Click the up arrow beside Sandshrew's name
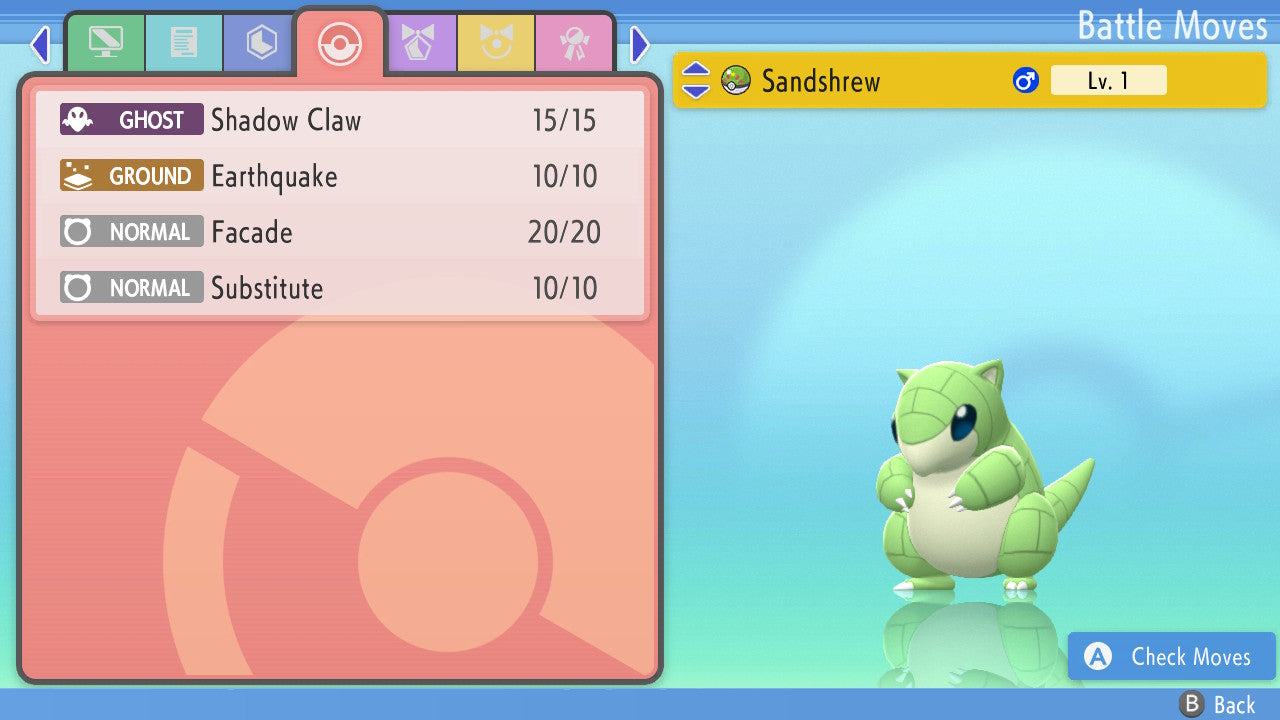Image resolution: width=1280 pixels, height=720 pixels. tap(695, 70)
